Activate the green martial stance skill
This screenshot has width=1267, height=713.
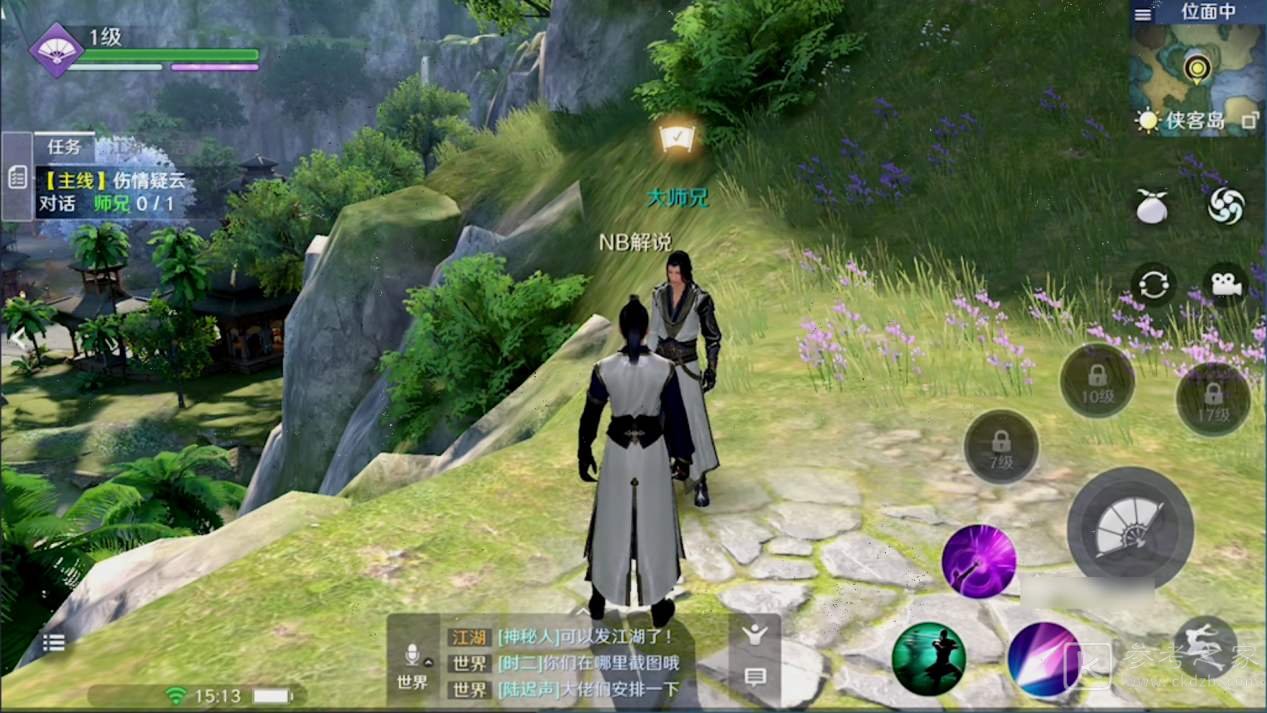pyautogui.click(x=928, y=658)
